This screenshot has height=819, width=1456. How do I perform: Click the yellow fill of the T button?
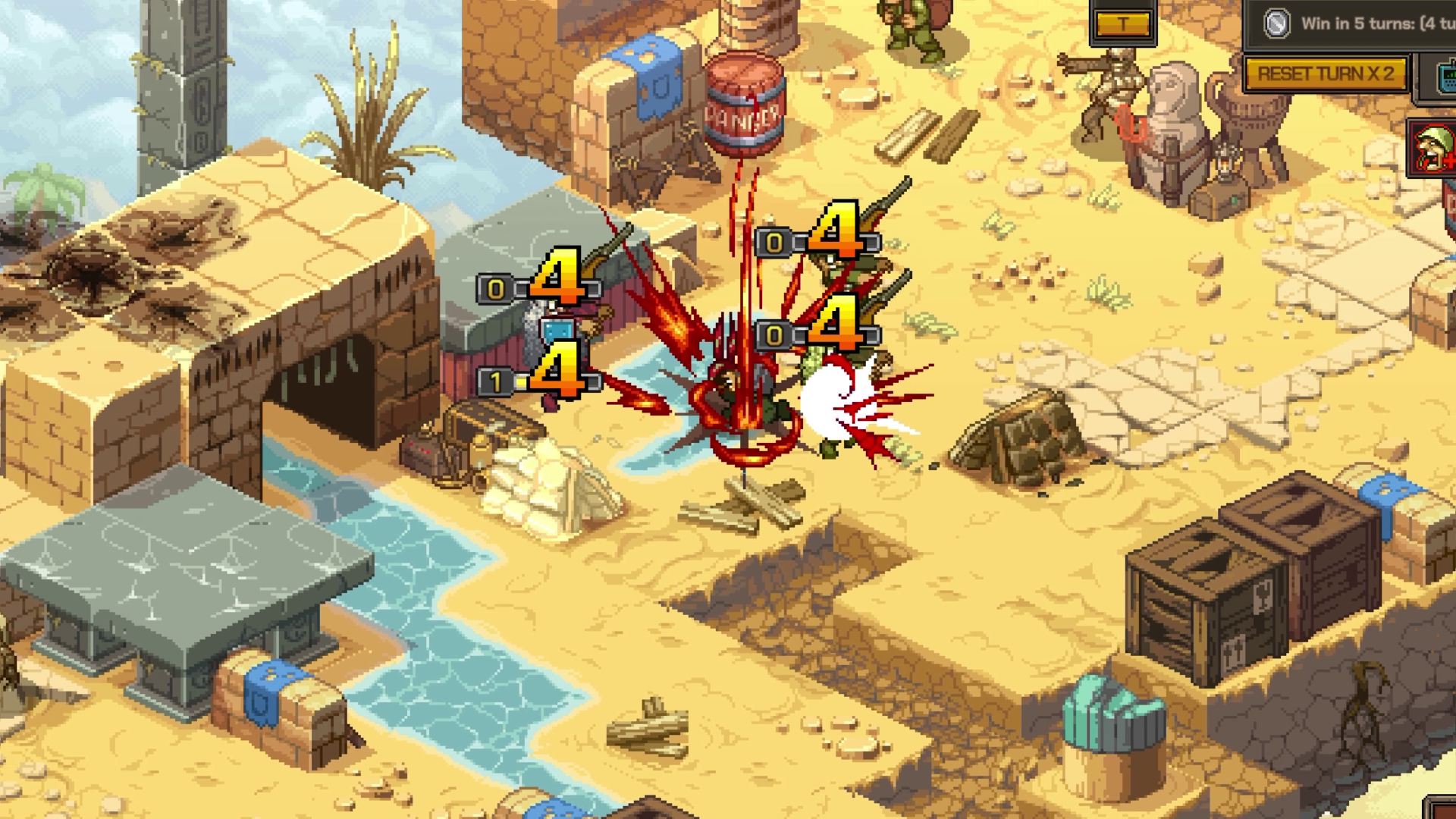pyautogui.click(x=1122, y=24)
